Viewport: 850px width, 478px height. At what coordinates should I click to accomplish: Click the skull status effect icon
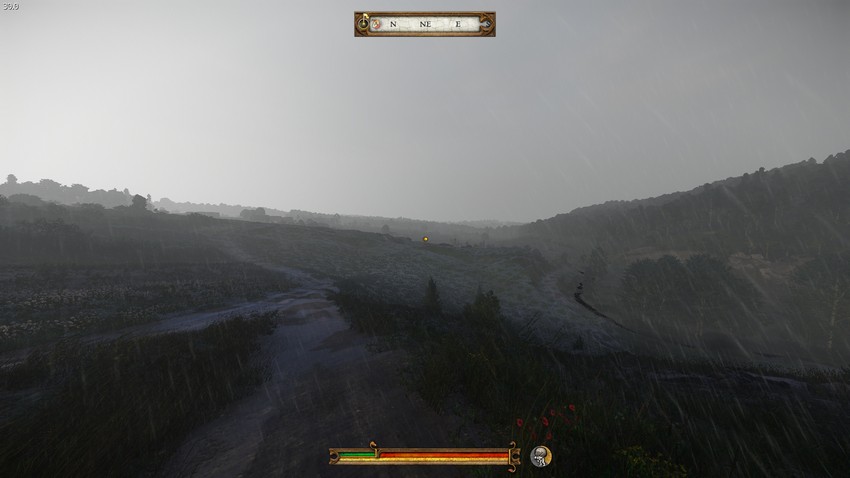tap(540, 456)
